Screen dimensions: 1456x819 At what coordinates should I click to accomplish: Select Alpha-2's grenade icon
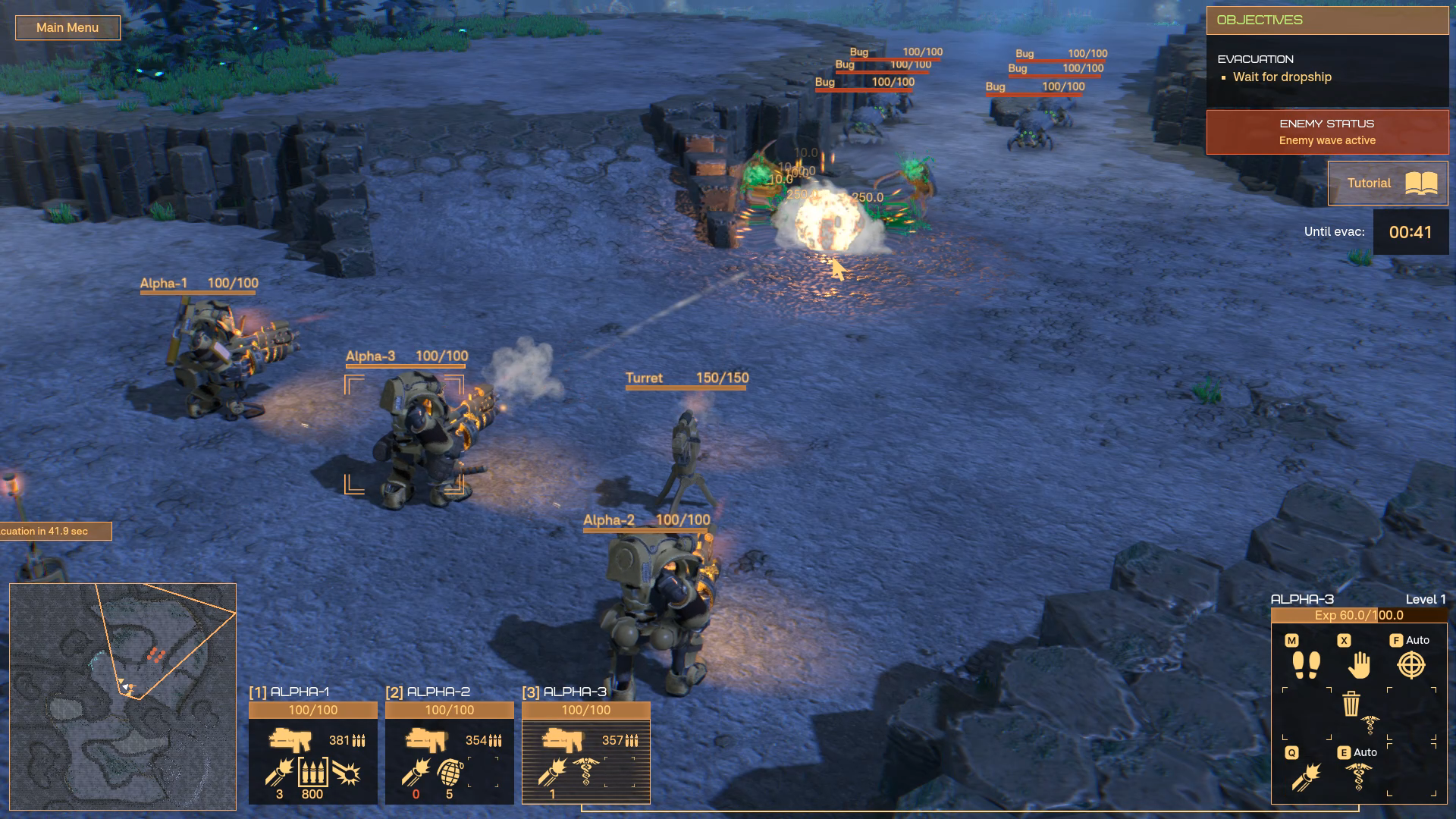click(x=450, y=773)
